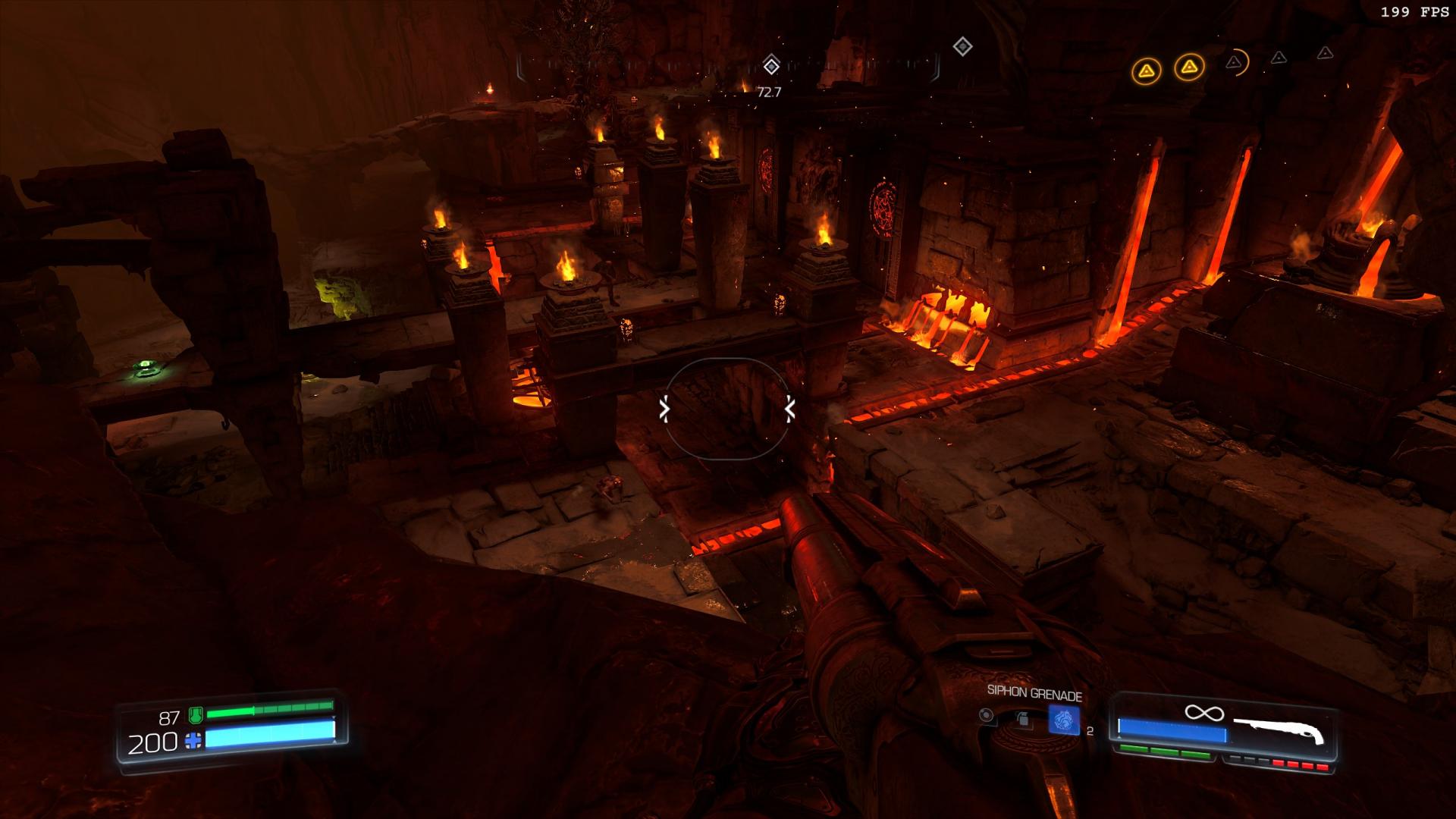
Task: Click the compass bar at the top
Action: pos(728,67)
